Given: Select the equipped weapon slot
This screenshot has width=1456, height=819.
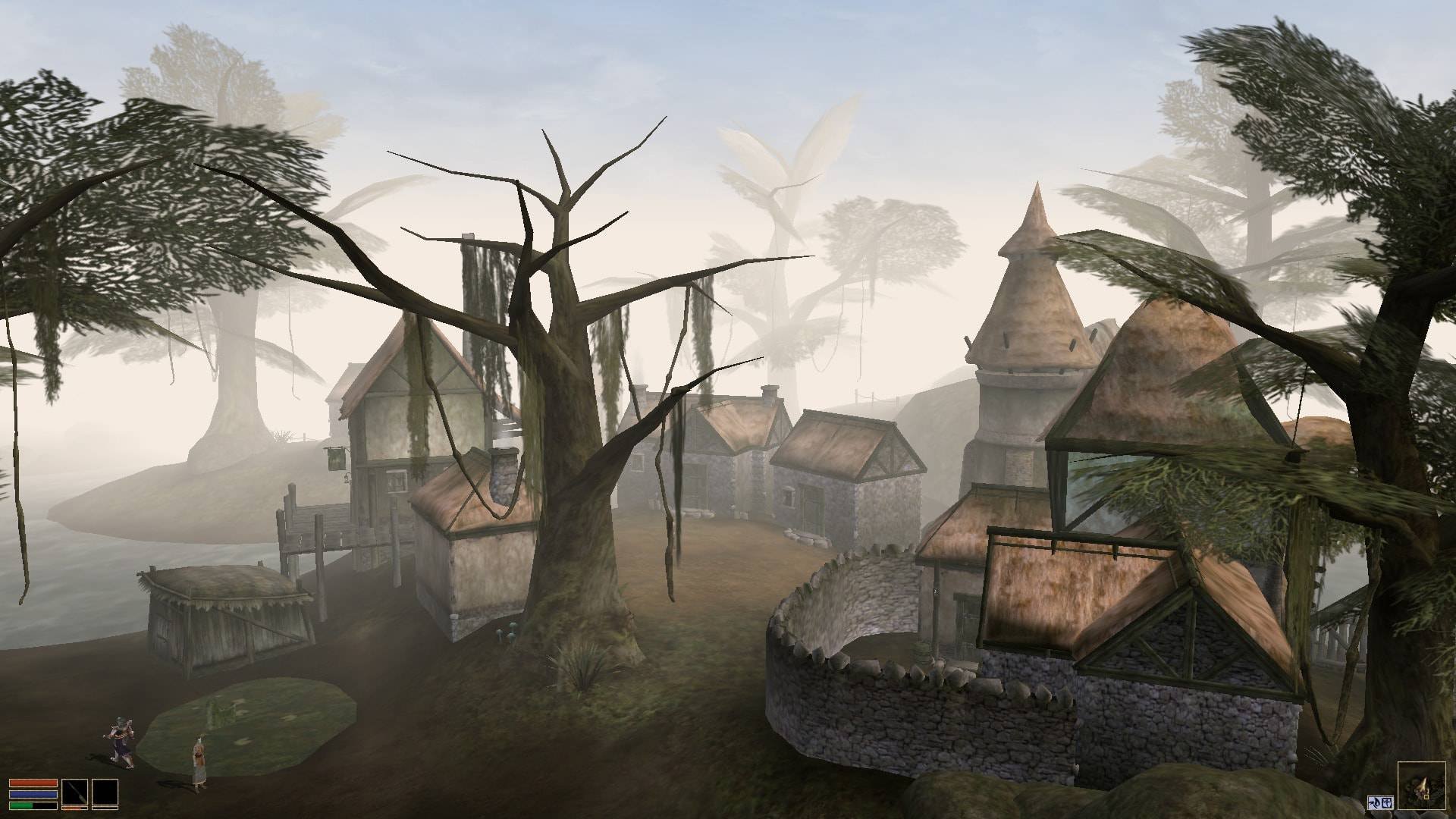Looking at the screenshot, I should 75,795.
